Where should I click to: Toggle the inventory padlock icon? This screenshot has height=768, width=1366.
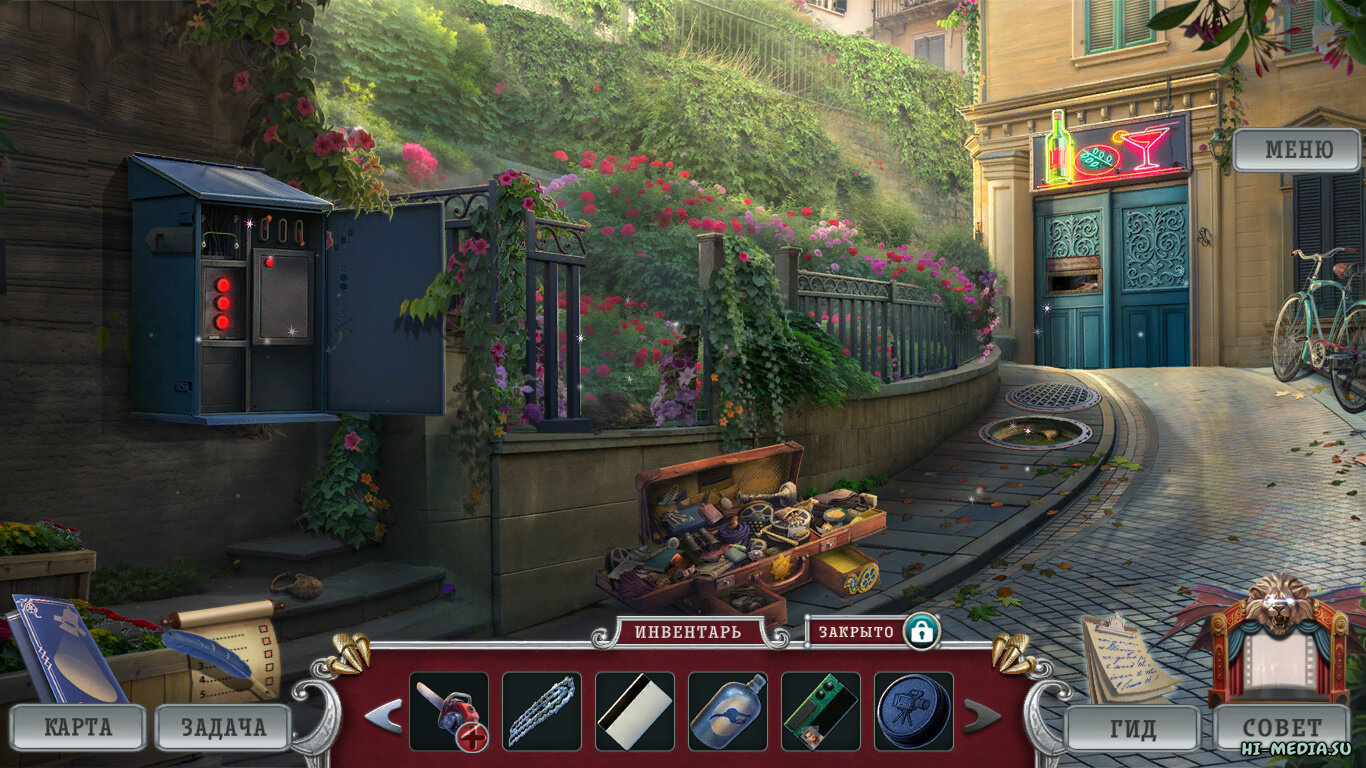click(921, 631)
